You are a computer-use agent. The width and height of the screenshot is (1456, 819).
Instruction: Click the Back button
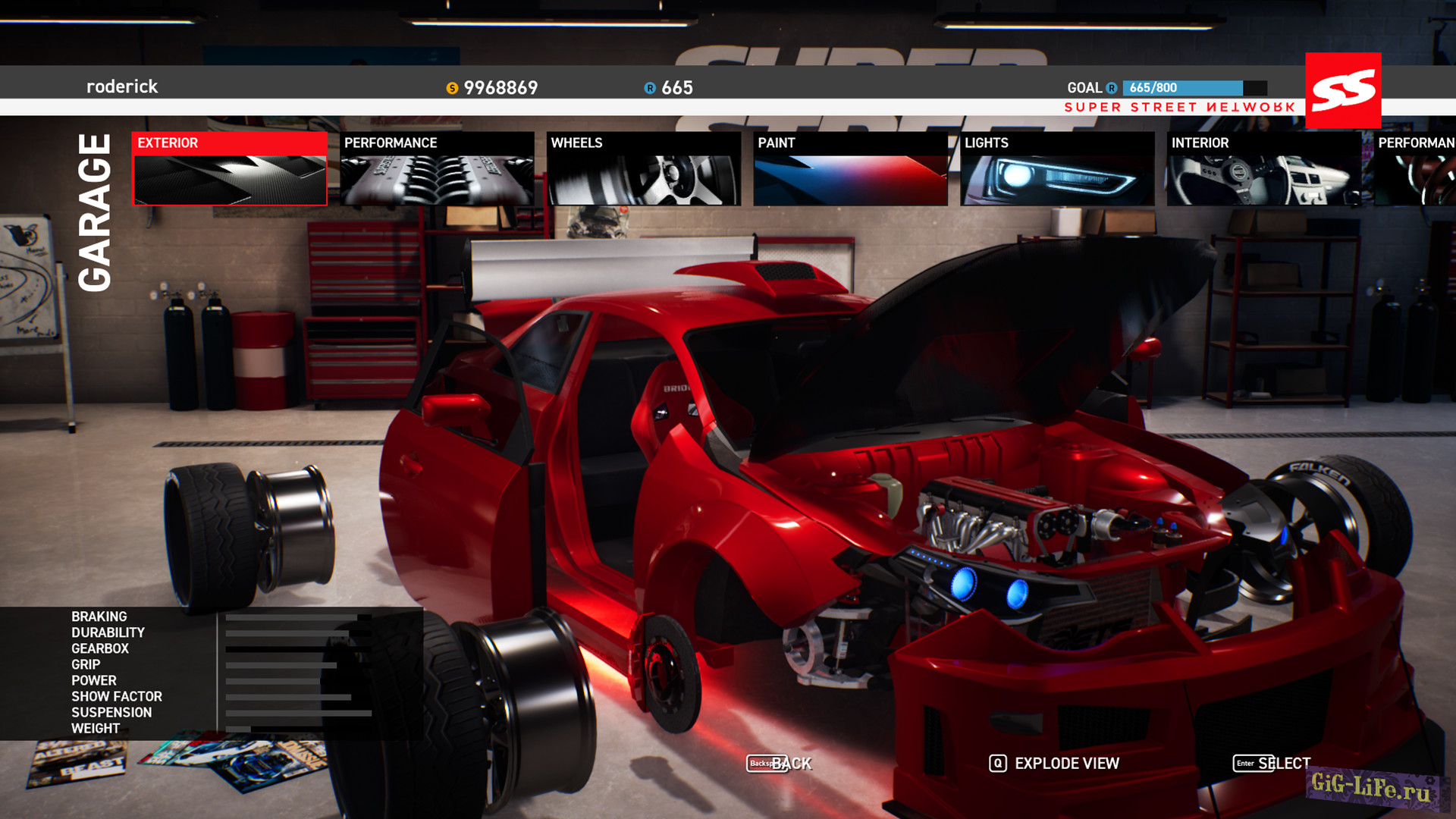[780, 764]
